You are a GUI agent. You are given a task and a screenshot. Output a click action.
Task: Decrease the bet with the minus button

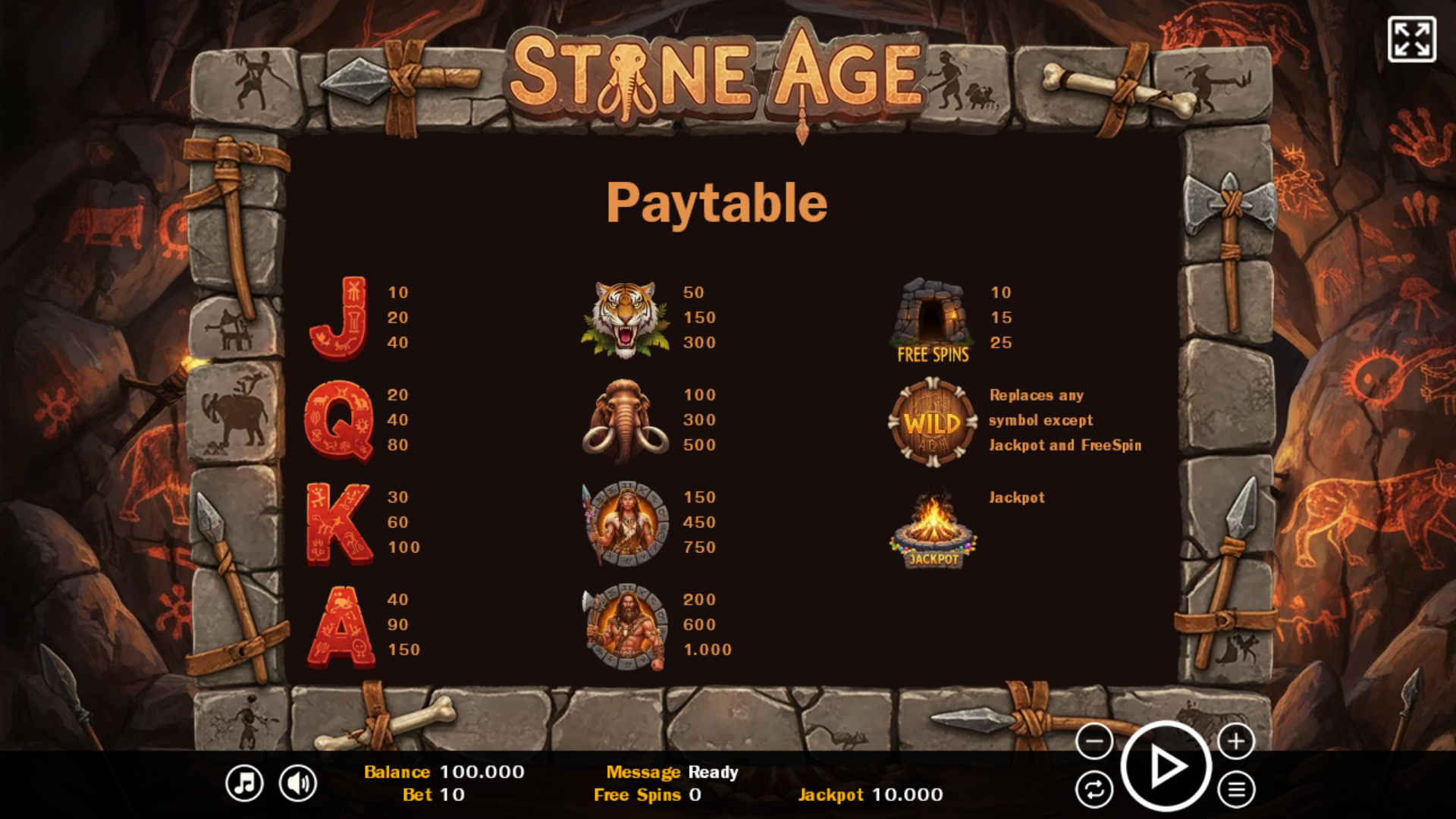tap(1094, 741)
